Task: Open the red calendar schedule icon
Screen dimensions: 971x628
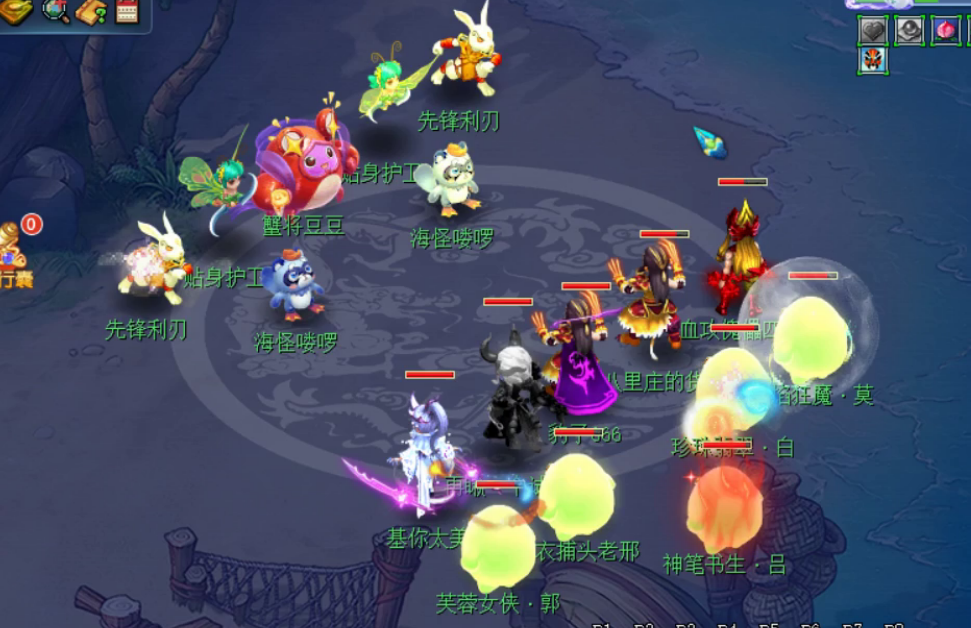Action: tap(127, 10)
